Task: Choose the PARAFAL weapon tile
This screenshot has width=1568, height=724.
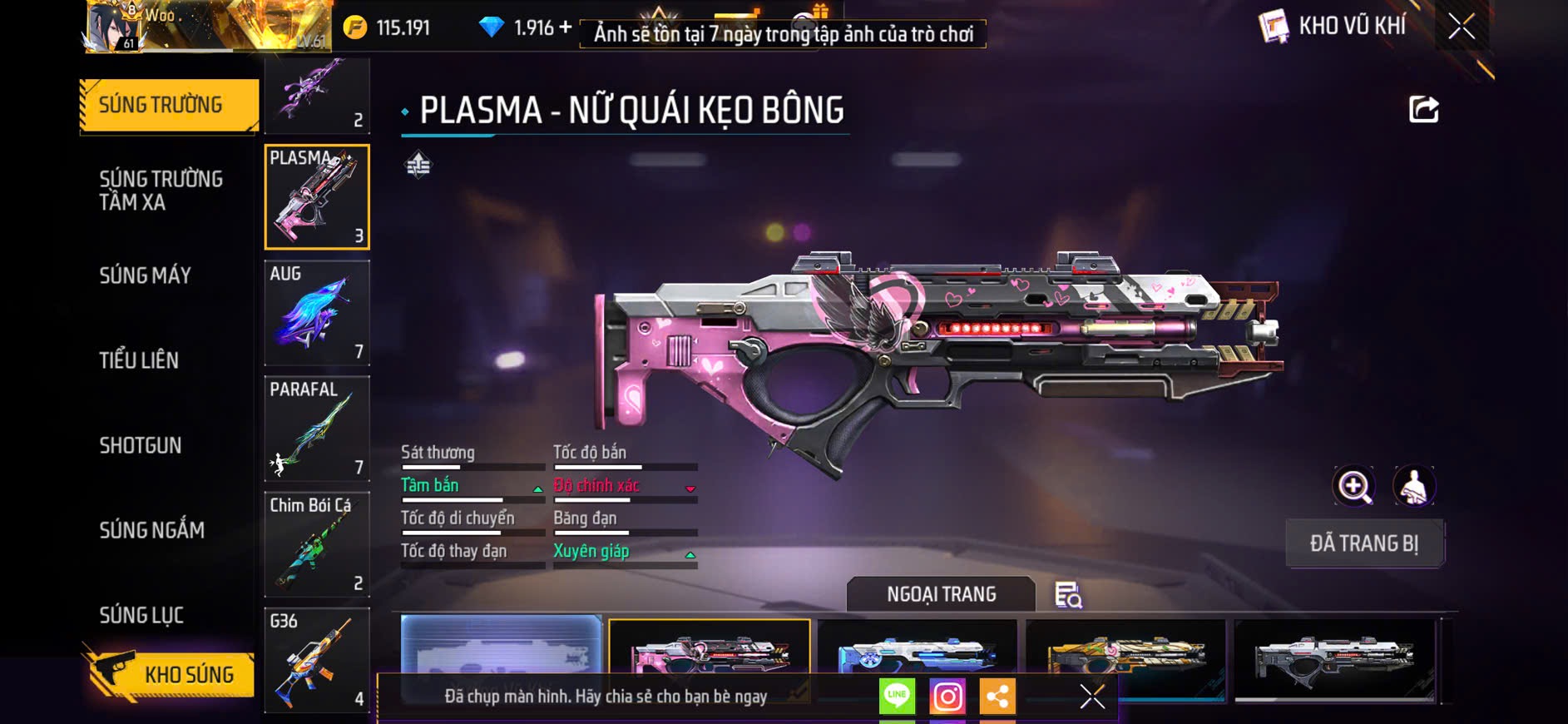Action: [x=317, y=429]
